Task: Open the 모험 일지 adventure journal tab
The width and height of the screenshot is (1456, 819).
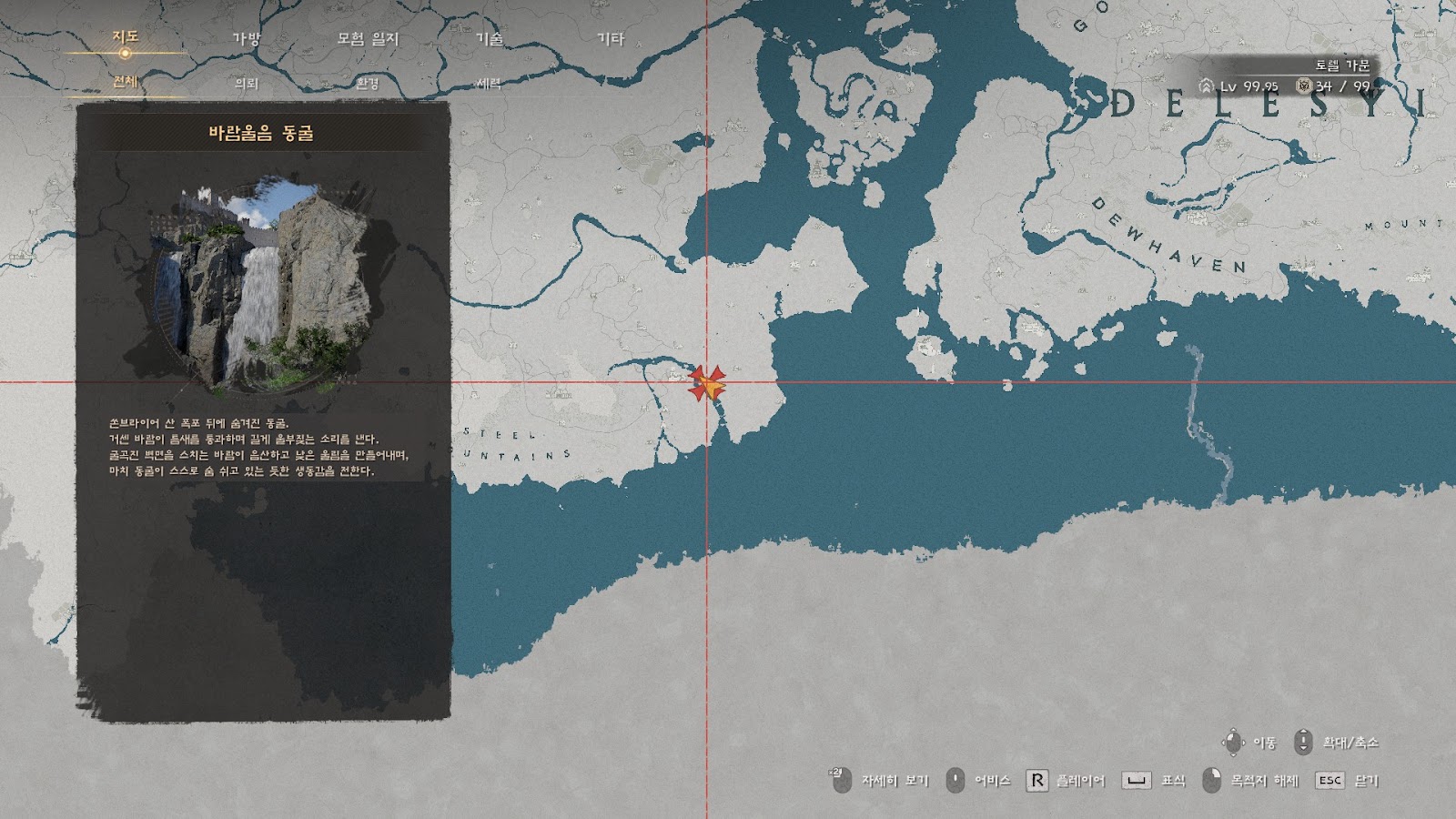Action: click(368, 39)
